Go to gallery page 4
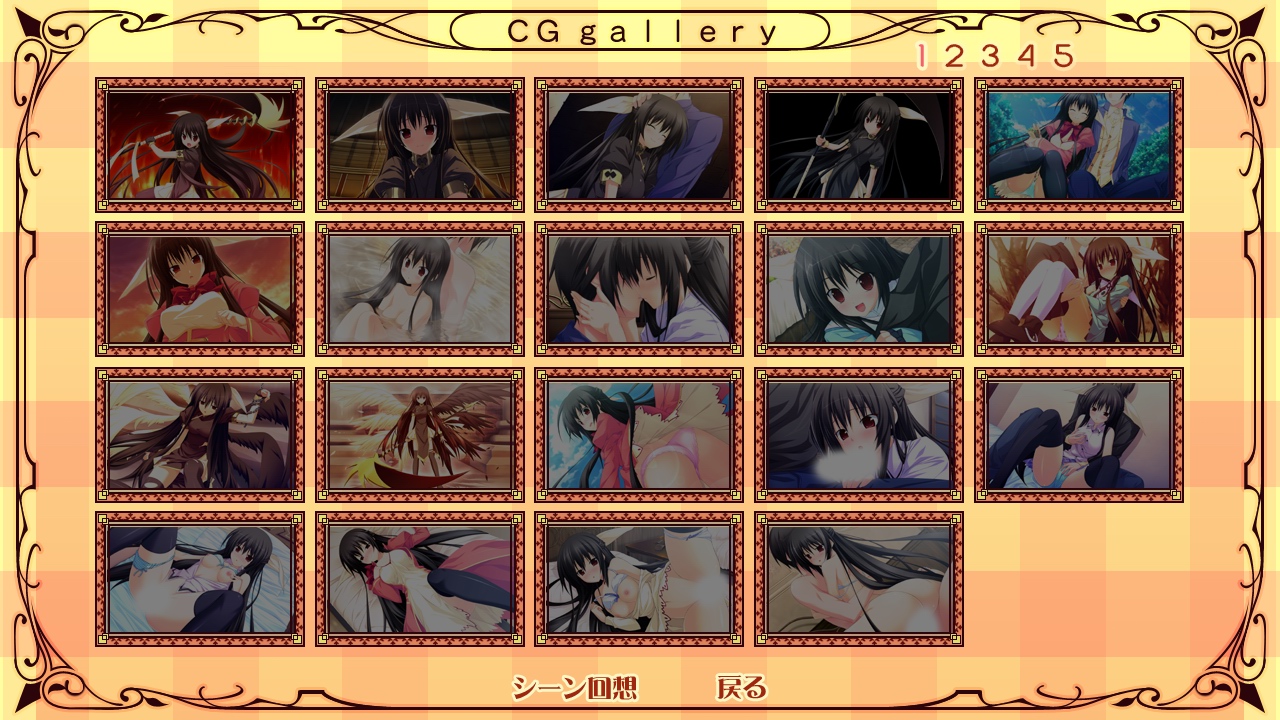 [x=1027, y=56]
